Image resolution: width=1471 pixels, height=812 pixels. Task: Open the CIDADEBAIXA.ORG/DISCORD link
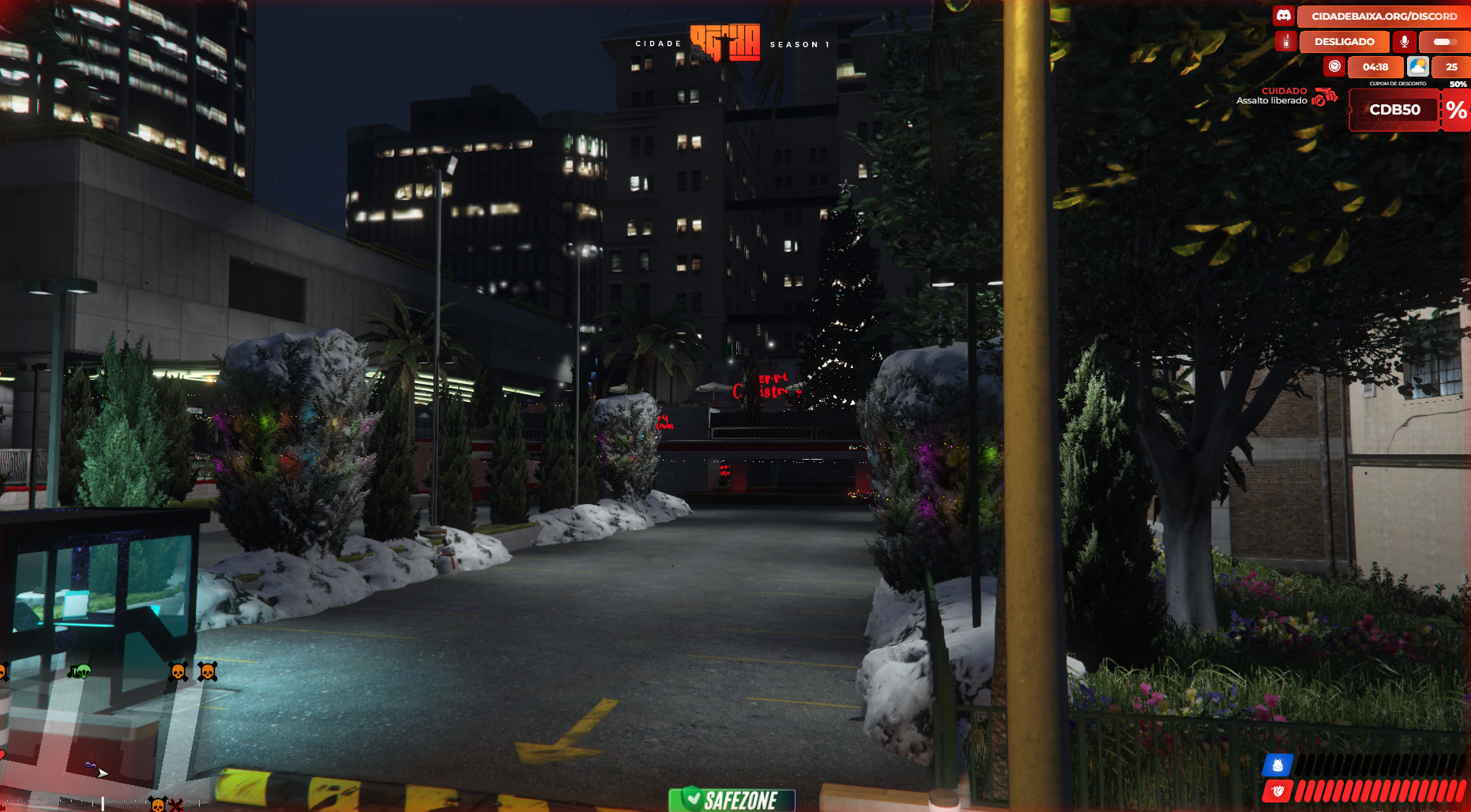(x=1384, y=16)
